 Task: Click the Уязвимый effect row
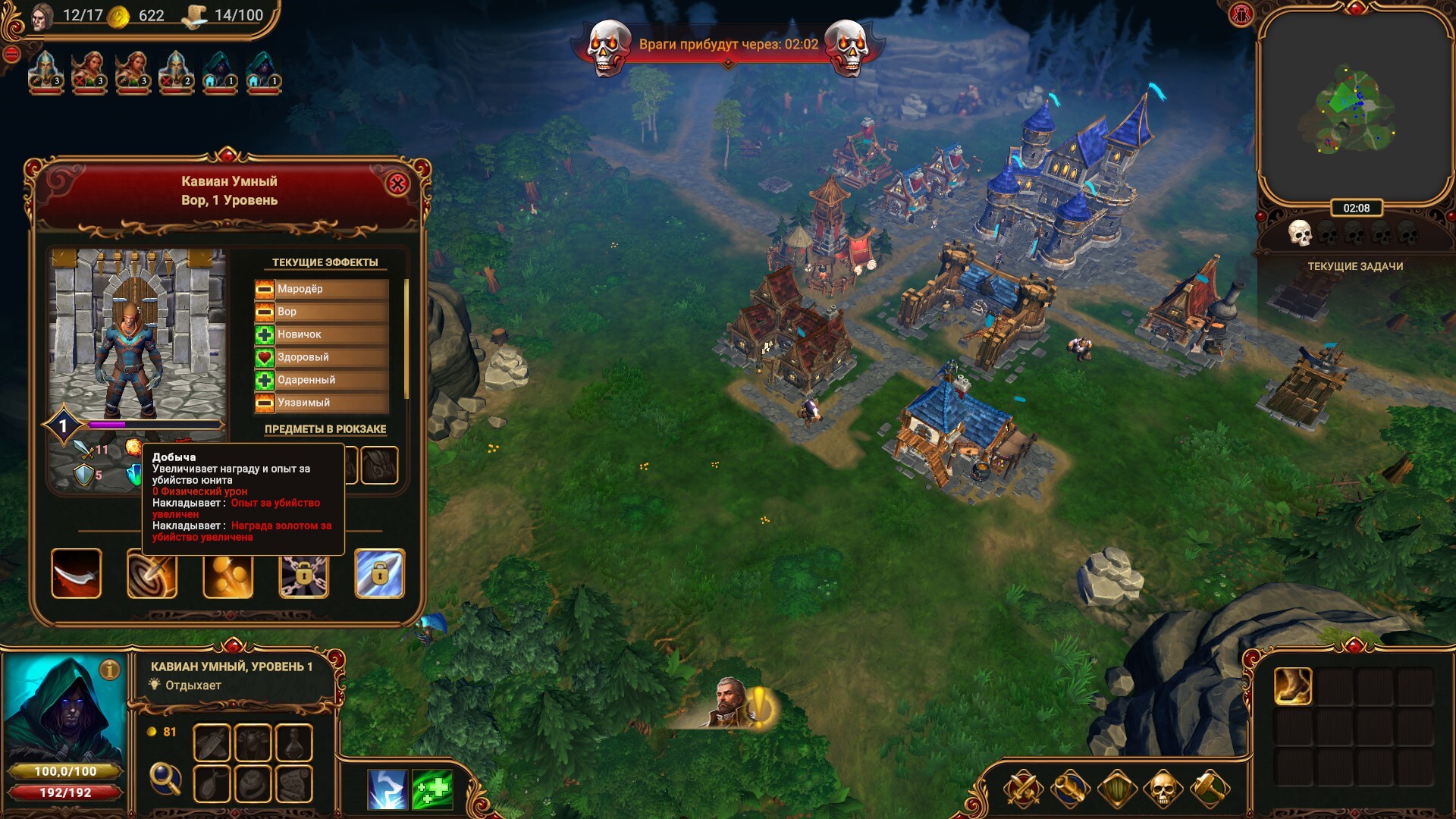pos(322,403)
